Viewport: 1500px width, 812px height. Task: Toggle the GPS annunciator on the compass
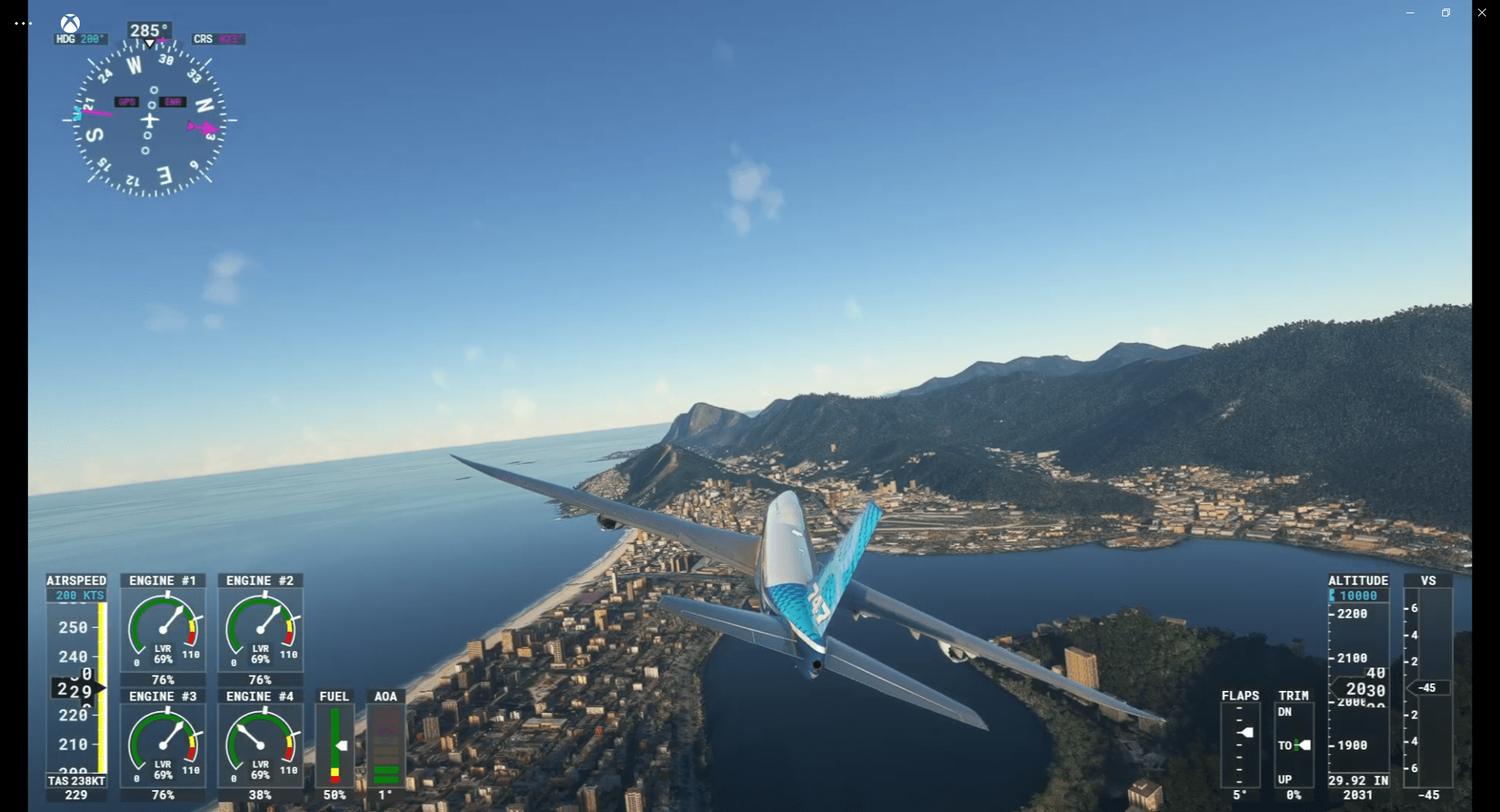pyautogui.click(x=127, y=101)
